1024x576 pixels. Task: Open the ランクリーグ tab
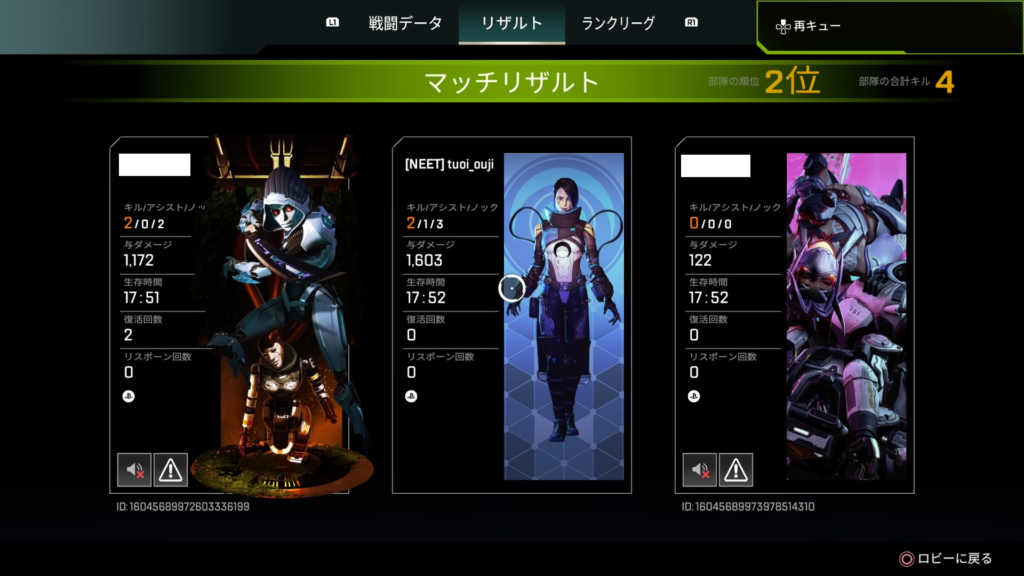click(x=618, y=23)
